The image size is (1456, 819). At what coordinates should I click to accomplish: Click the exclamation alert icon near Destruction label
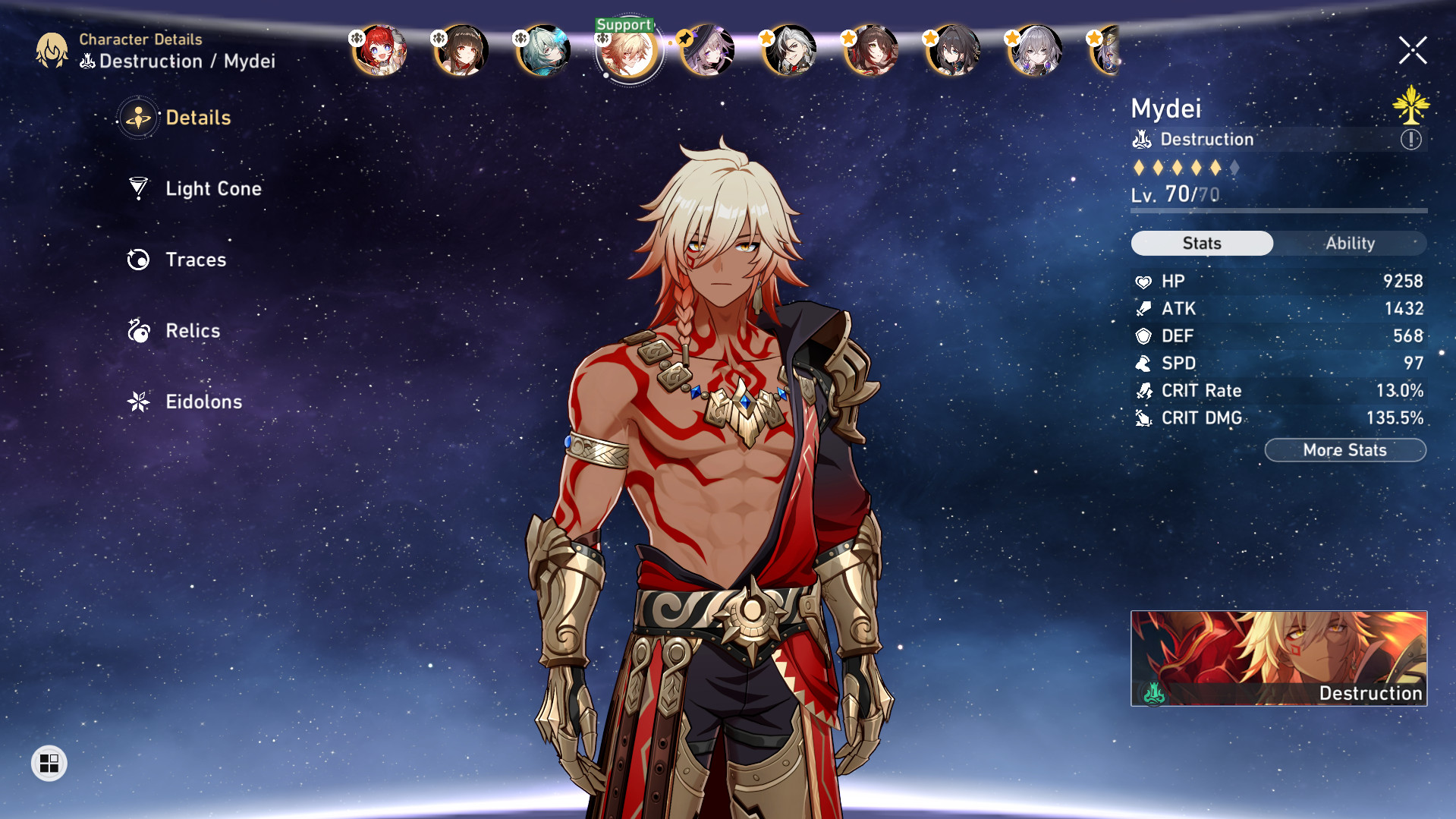pyautogui.click(x=1410, y=140)
